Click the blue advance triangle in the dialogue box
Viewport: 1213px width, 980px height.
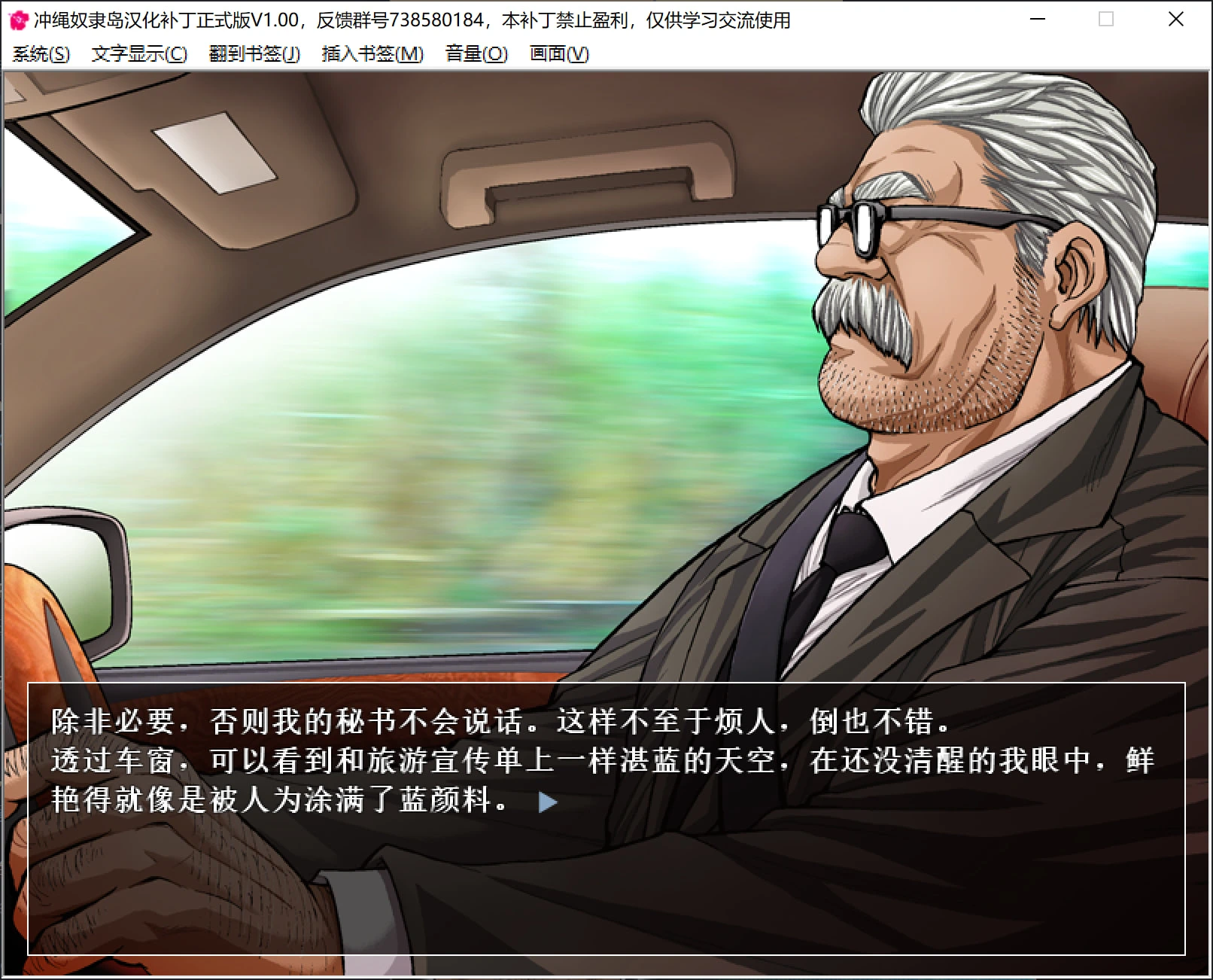[x=547, y=802]
